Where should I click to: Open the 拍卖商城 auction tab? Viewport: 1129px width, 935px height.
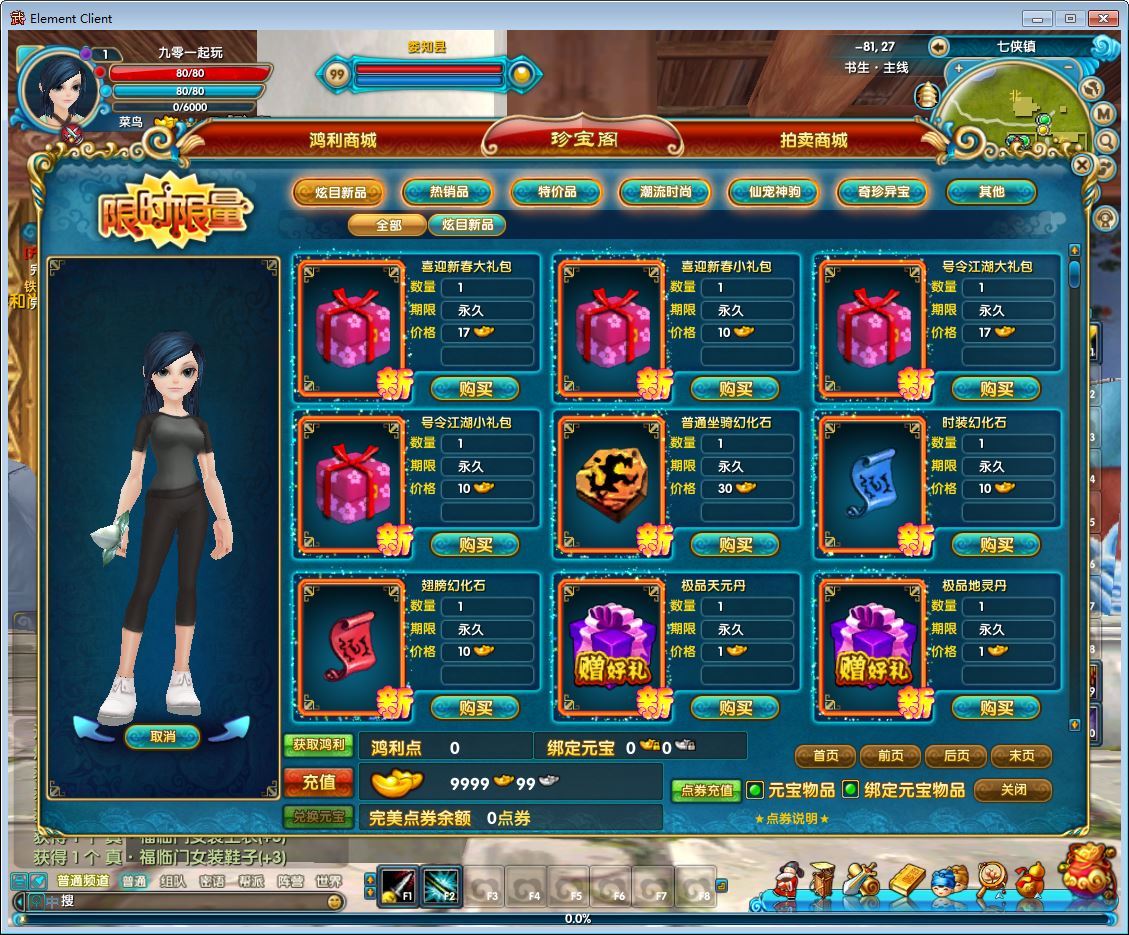click(813, 141)
